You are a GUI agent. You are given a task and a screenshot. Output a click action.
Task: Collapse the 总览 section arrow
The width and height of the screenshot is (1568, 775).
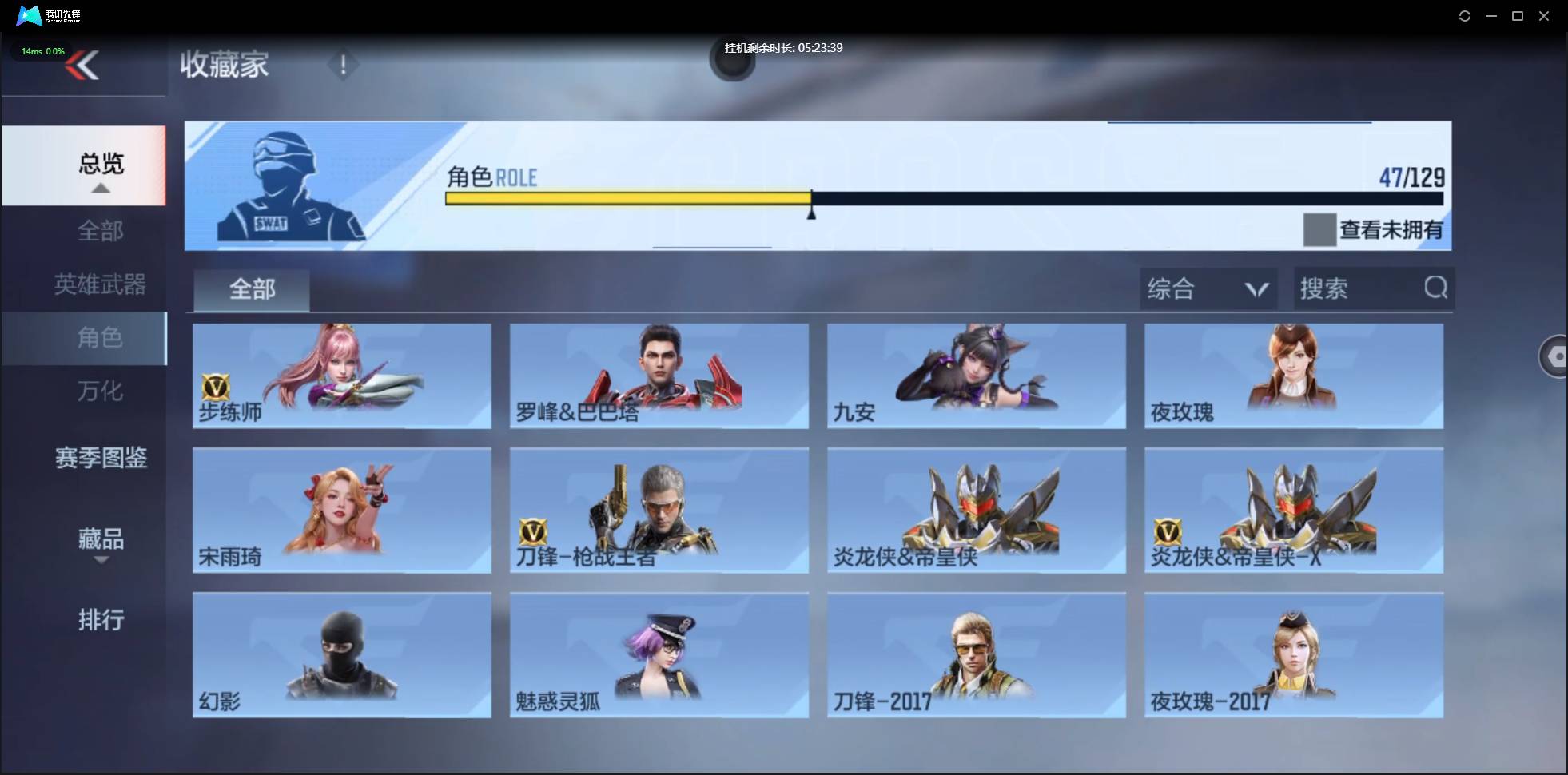(100, 187)
